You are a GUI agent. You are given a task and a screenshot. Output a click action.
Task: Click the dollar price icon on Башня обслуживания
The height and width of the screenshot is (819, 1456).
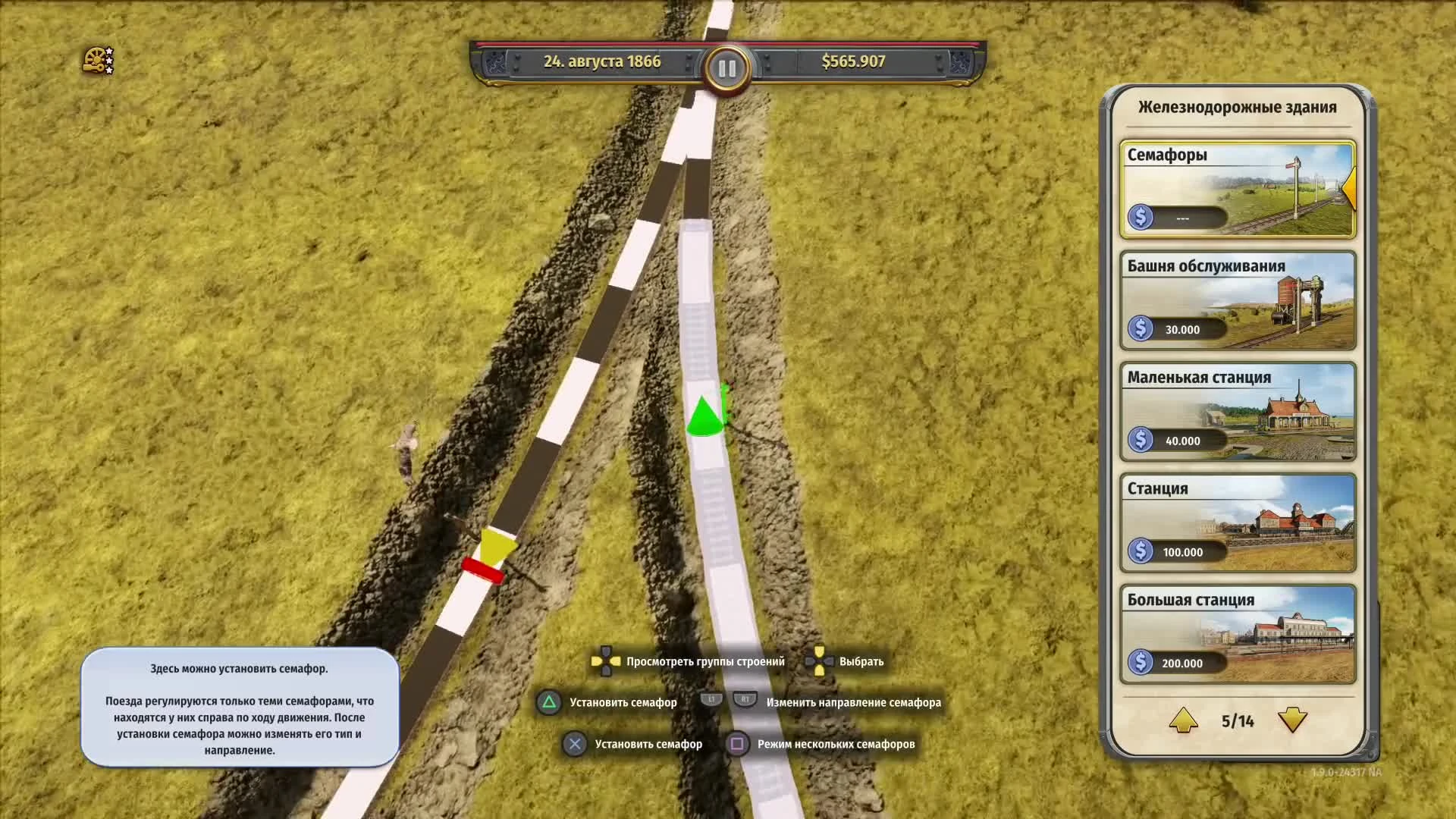(x=1141, y=329)
